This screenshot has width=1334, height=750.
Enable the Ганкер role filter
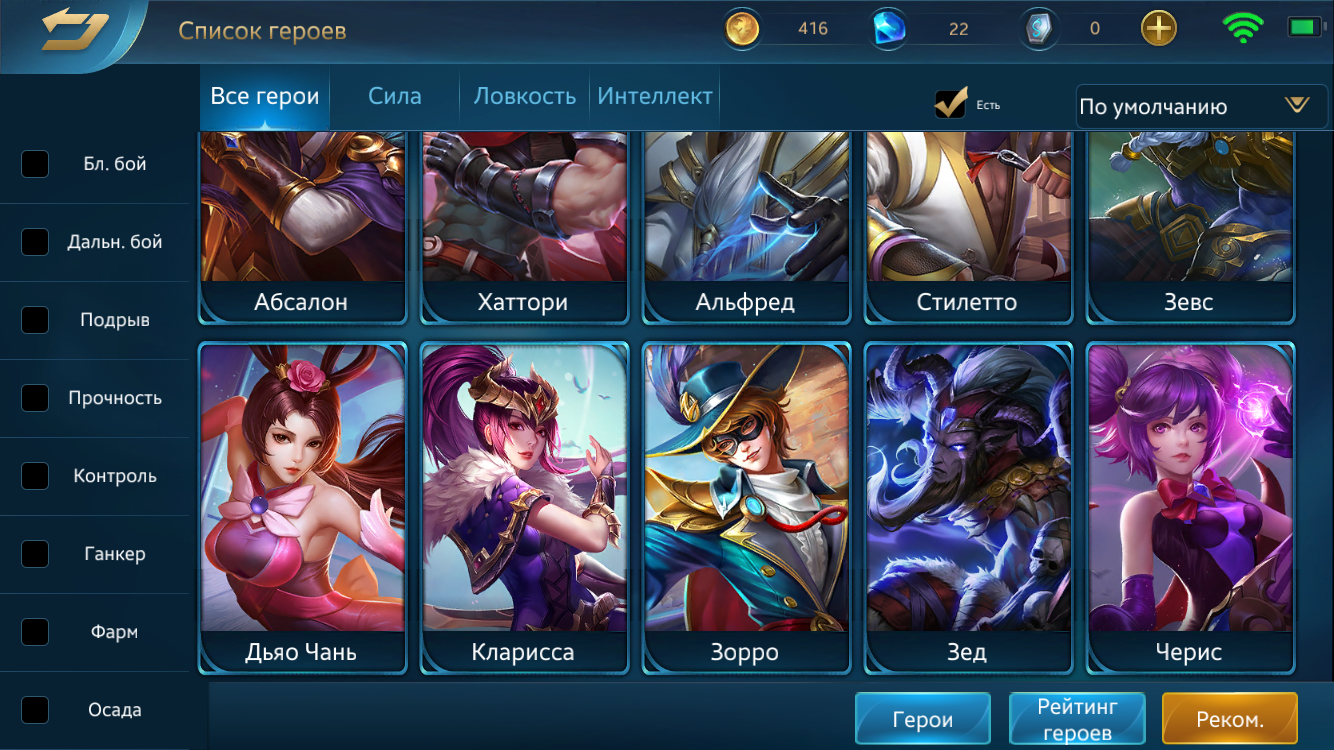pos(35,554)
